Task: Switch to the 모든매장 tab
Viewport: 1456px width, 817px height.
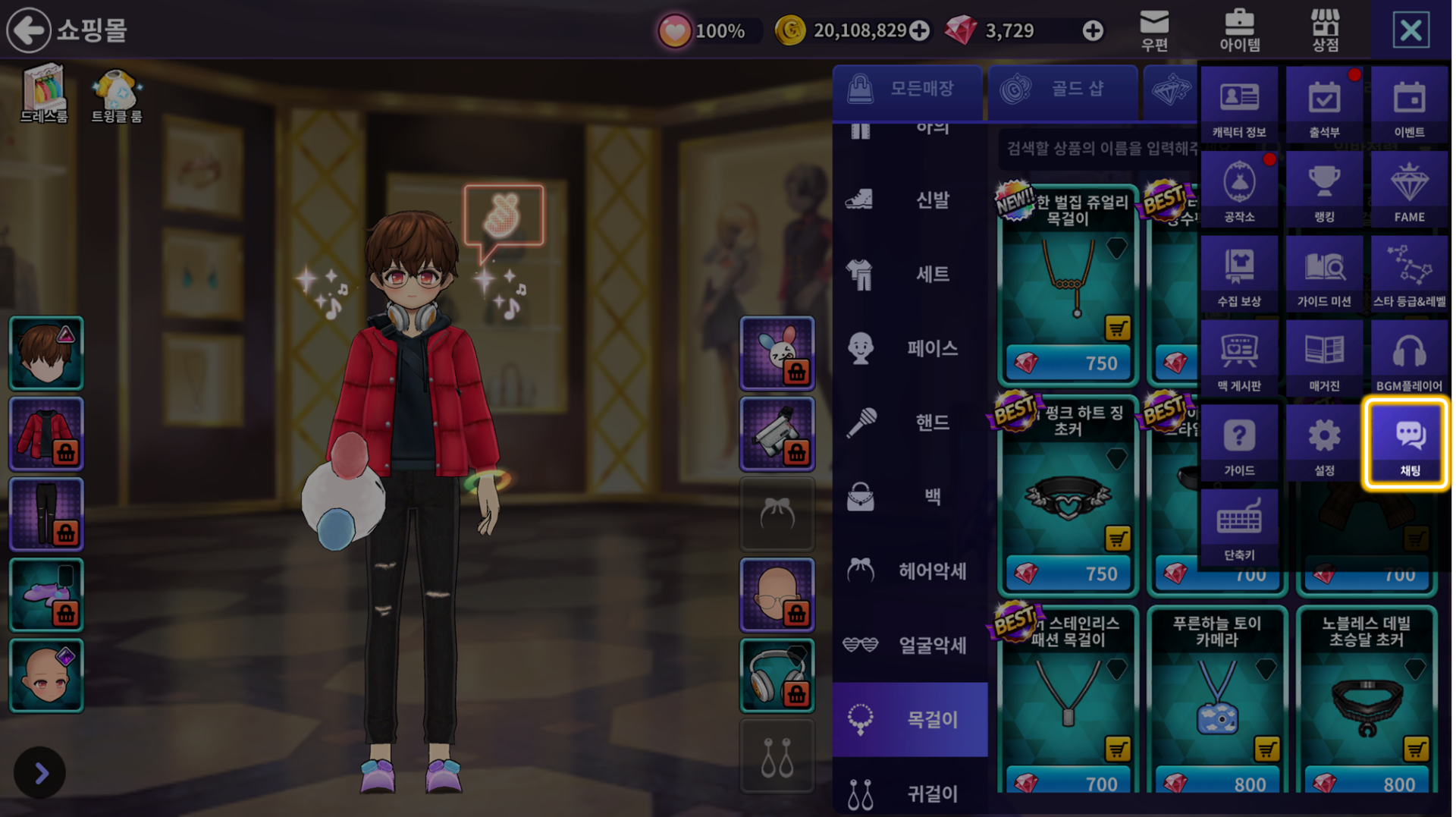Action: [907, 90]
